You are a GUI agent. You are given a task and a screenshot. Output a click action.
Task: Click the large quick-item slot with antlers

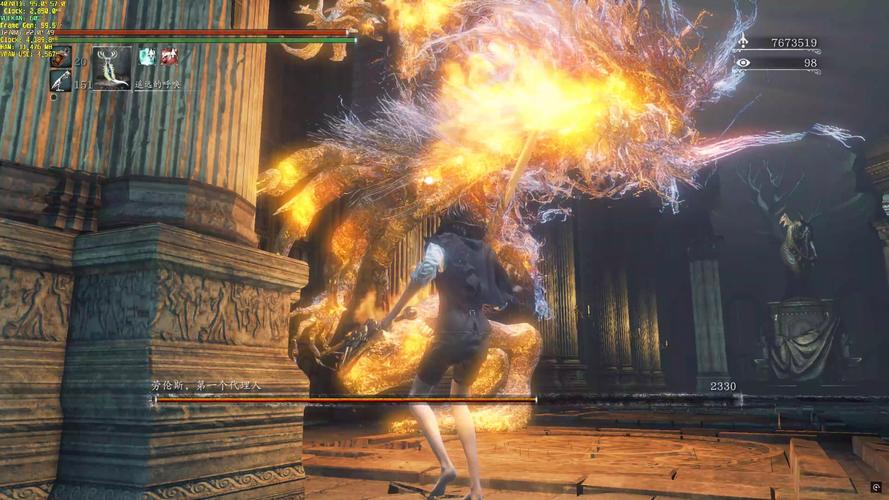point(111,67)
